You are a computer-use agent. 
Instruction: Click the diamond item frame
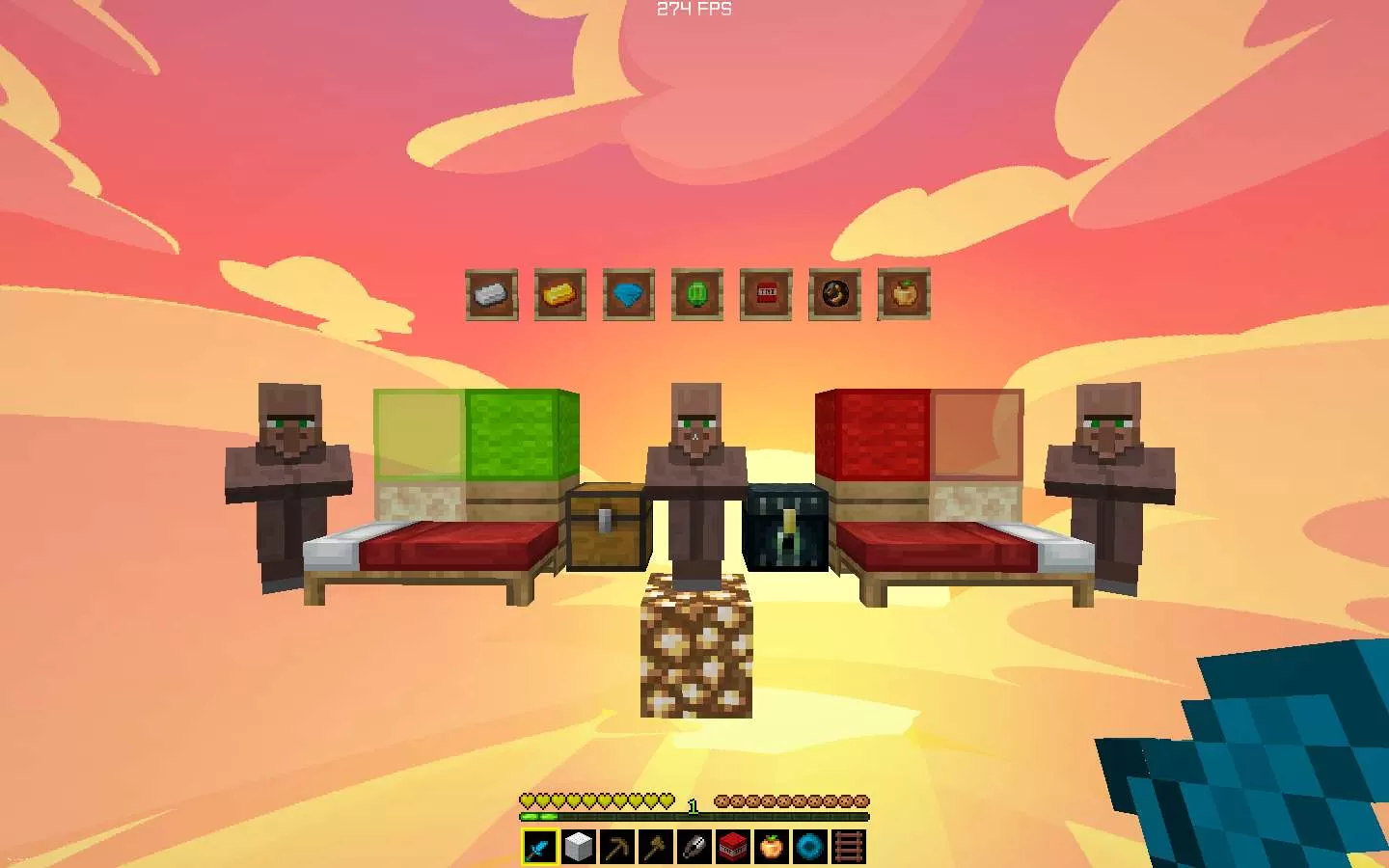pyautogui.click(x=628, y=295)
